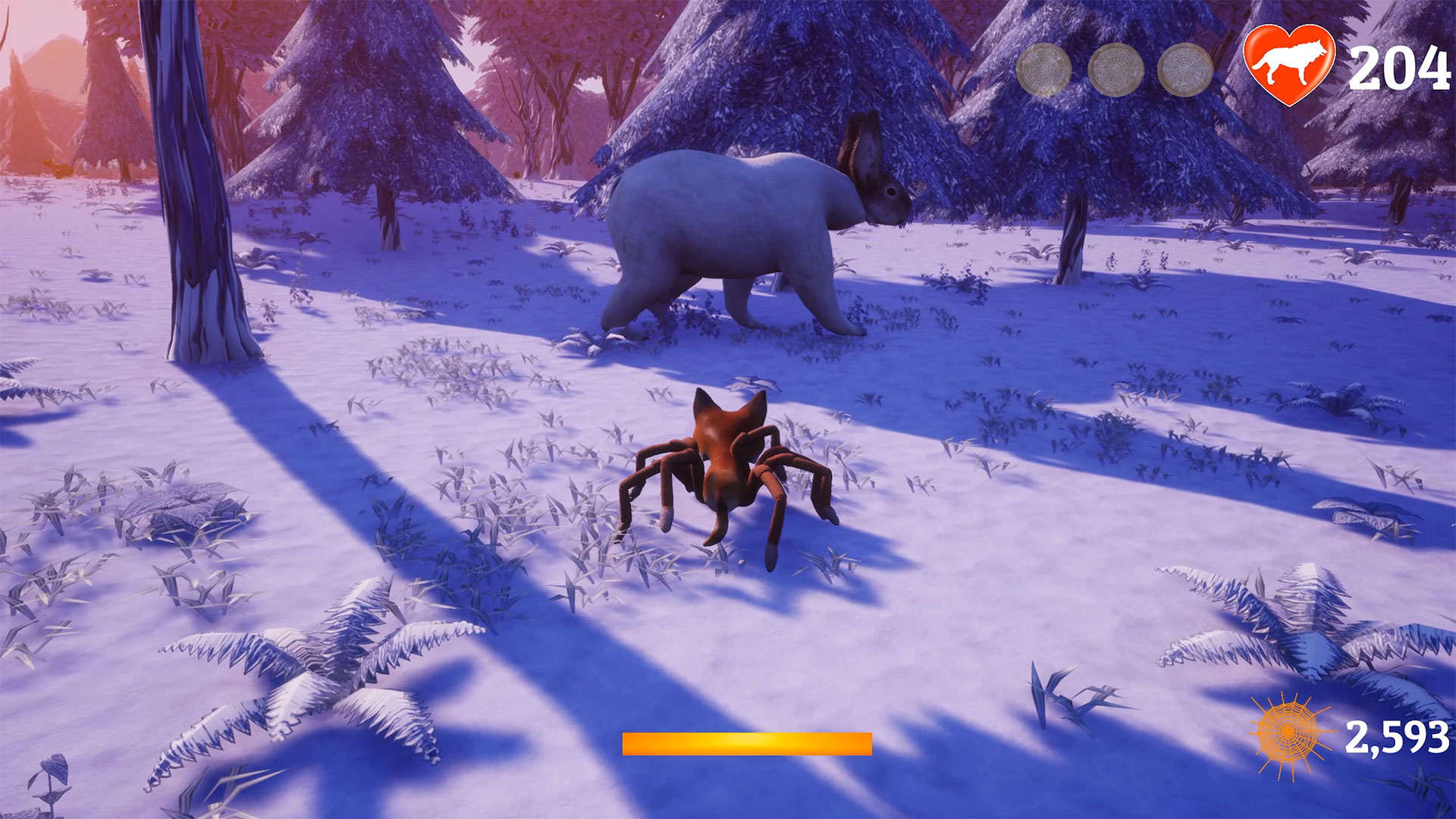Toggle the leftmost ability medallion
Screen dimensions: 1456x819
(x=1045, y=70)
